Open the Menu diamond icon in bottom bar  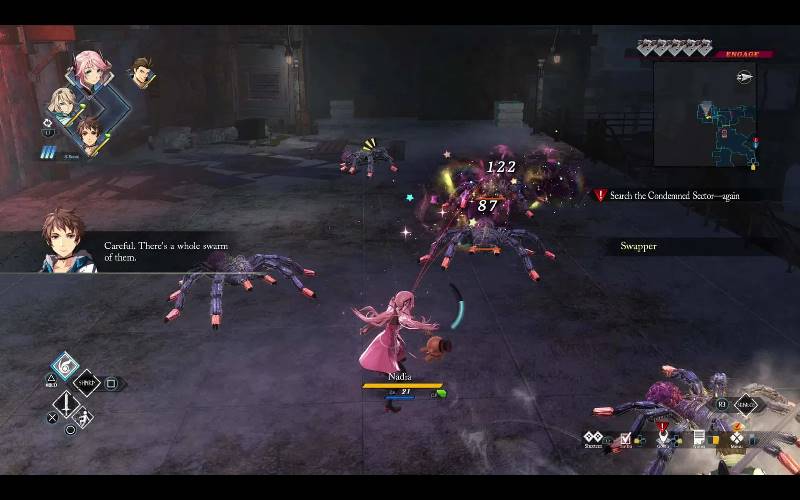tap(737, 438)
